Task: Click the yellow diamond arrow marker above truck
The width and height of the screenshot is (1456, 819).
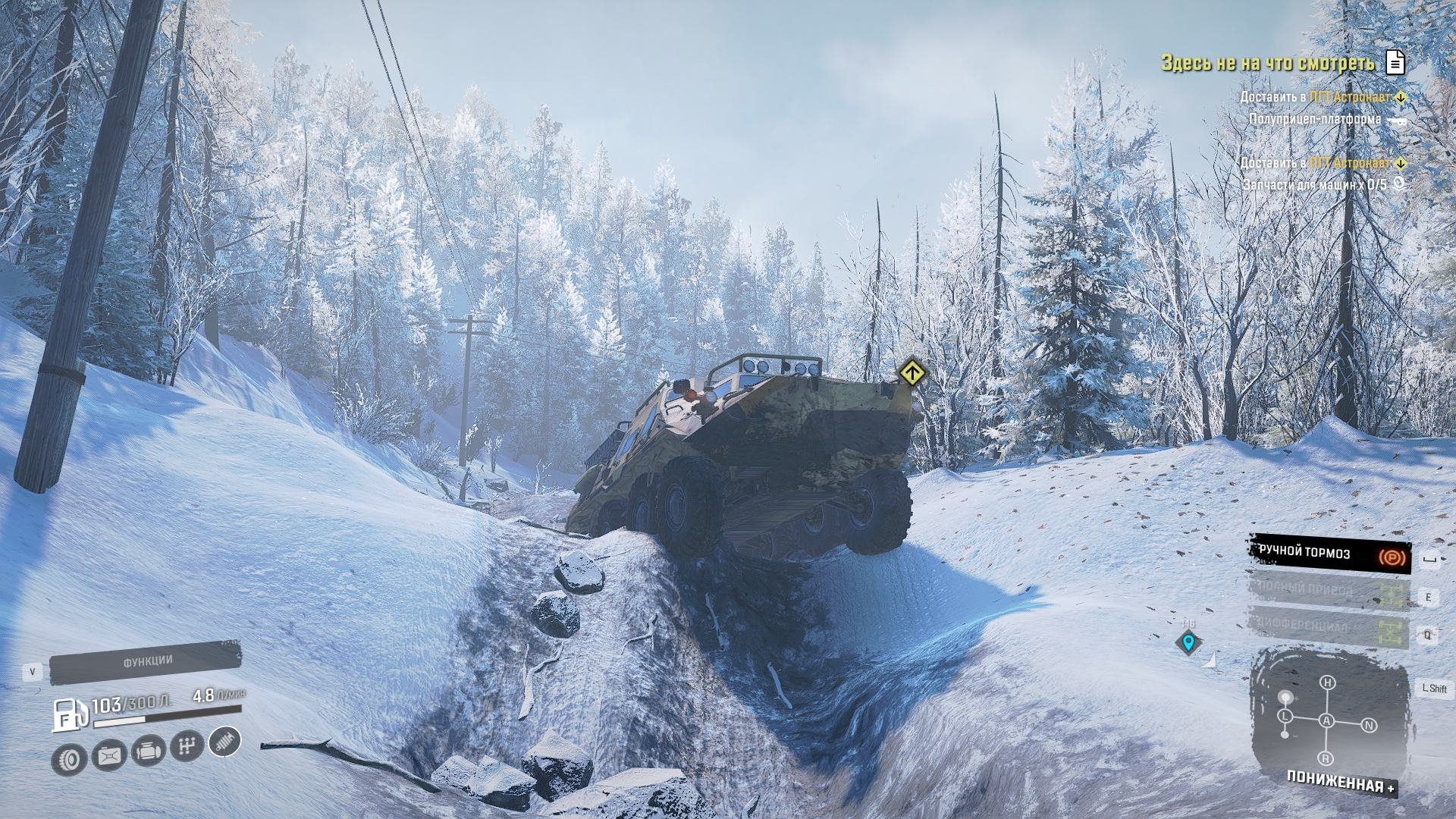Action: point(912,372)
